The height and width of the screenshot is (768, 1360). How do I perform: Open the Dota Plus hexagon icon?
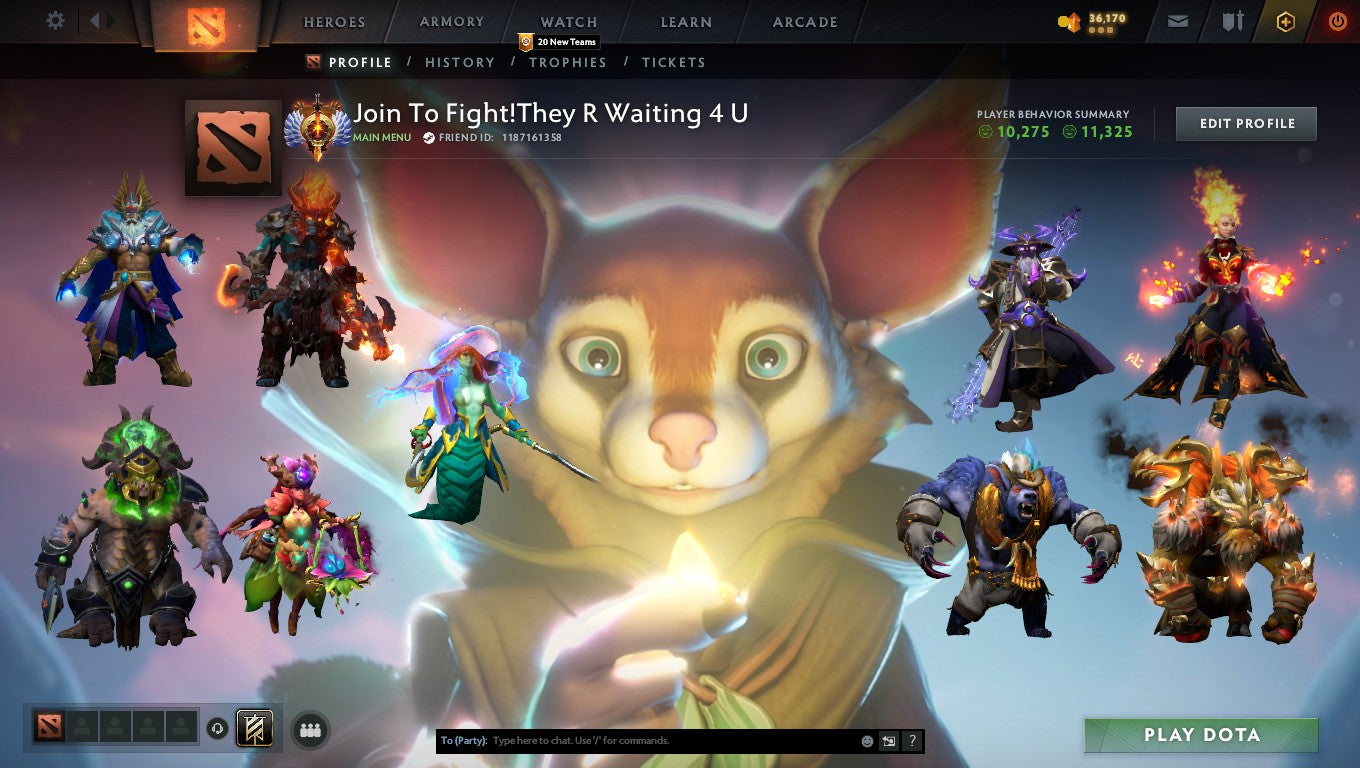(1287, 20)
